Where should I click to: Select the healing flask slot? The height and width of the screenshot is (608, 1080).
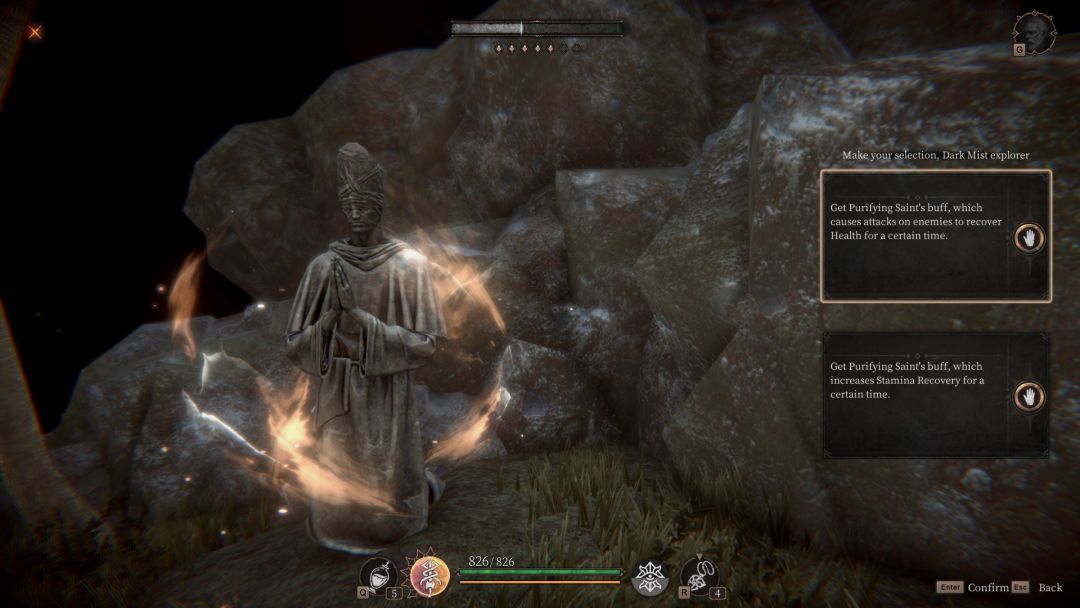(377, 576)
